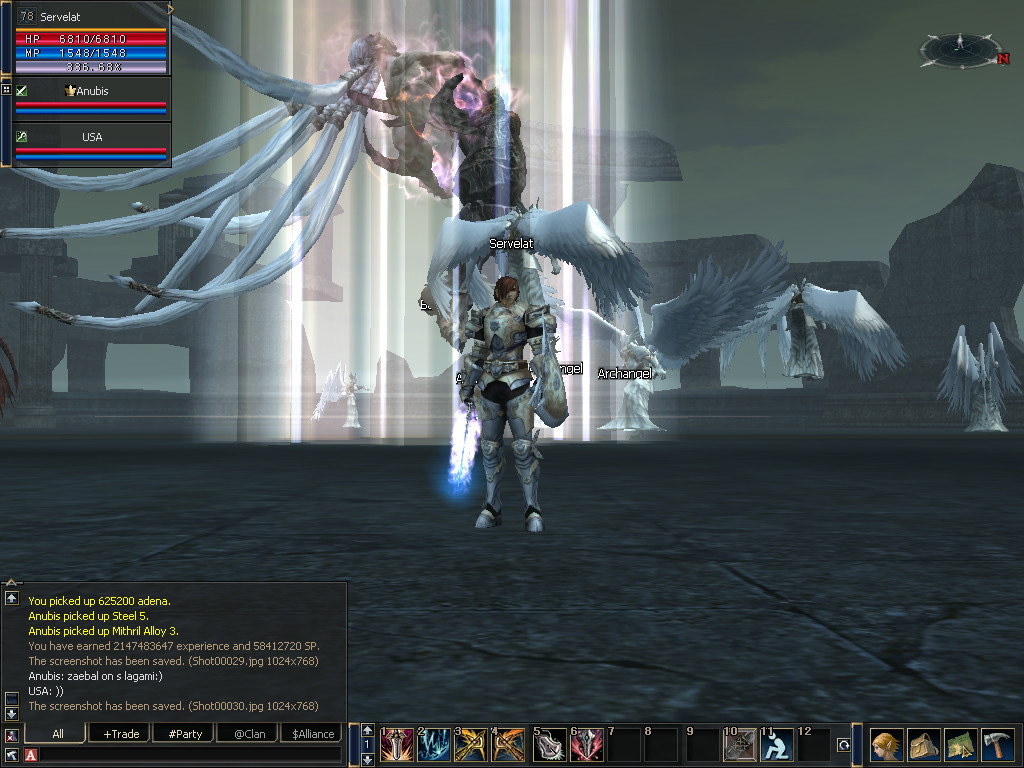Viewport: 1024px width, 768px height.
Task: Activate the sword skill in slot 1
Action: (397, 745)
